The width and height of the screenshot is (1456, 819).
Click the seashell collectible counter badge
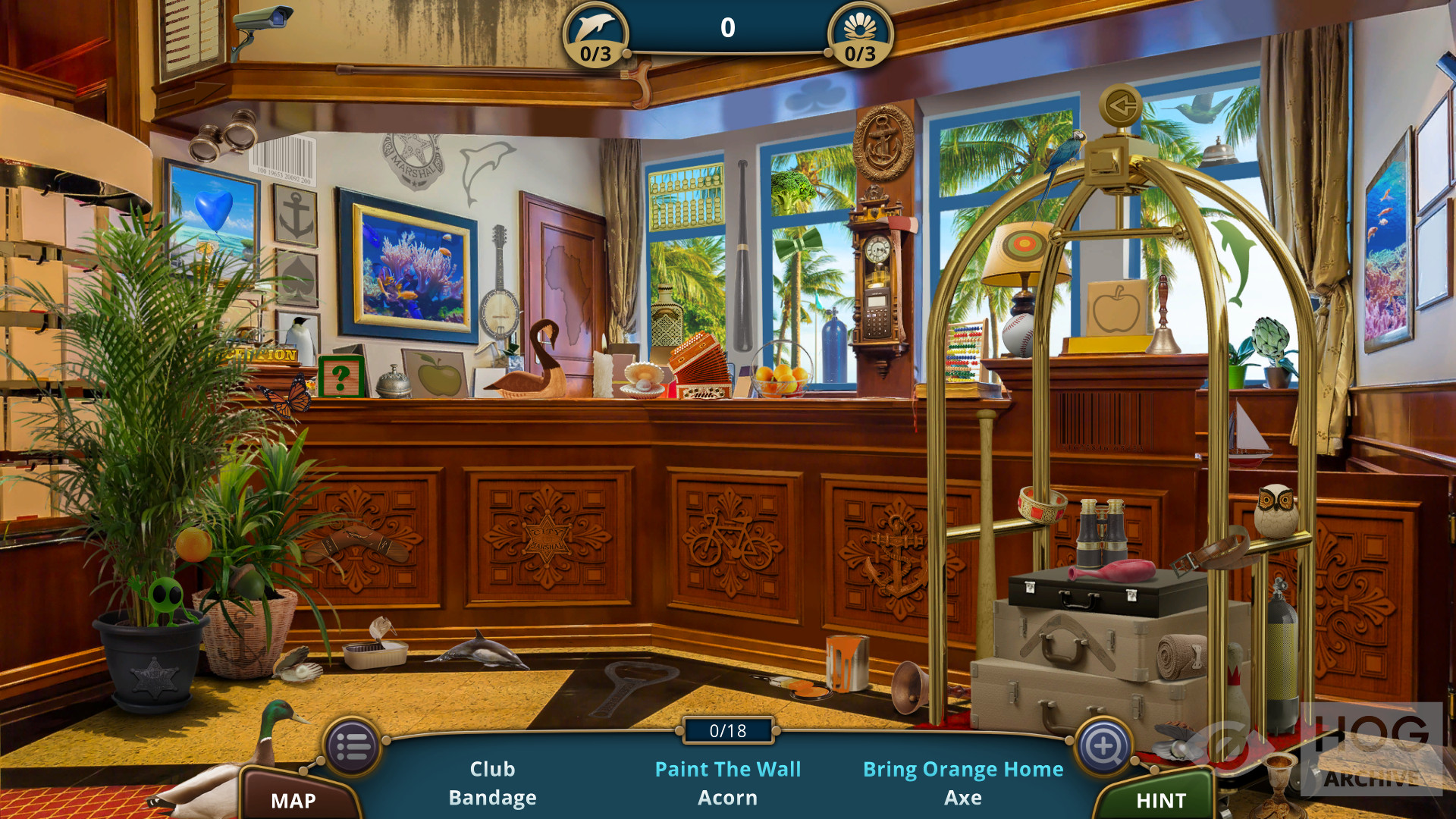pos(860,36)
